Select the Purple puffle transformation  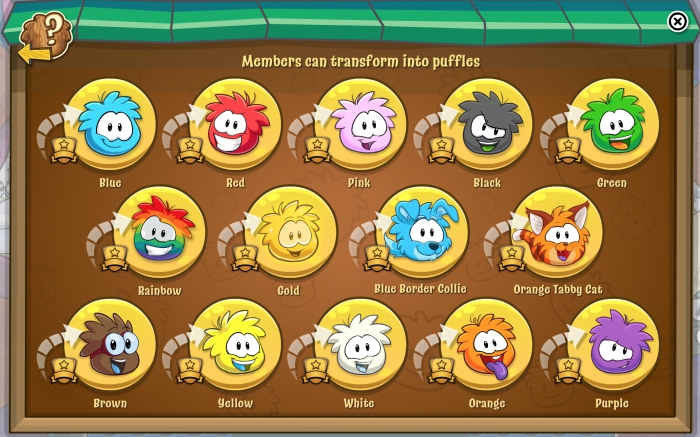612,345
